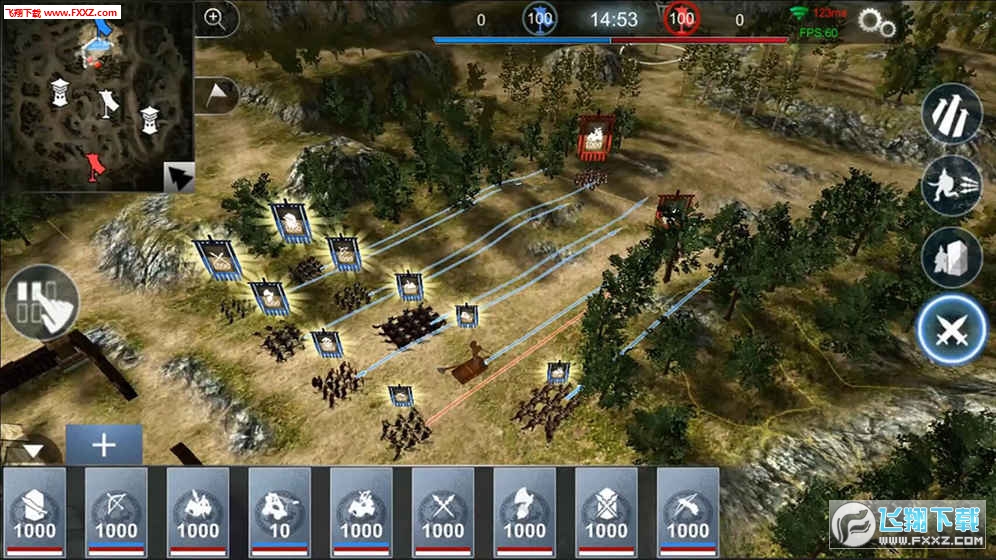The width and height of the screenshot is (996, 560).
Task: Add a unit group with plus button
Action: coord(104,444)
